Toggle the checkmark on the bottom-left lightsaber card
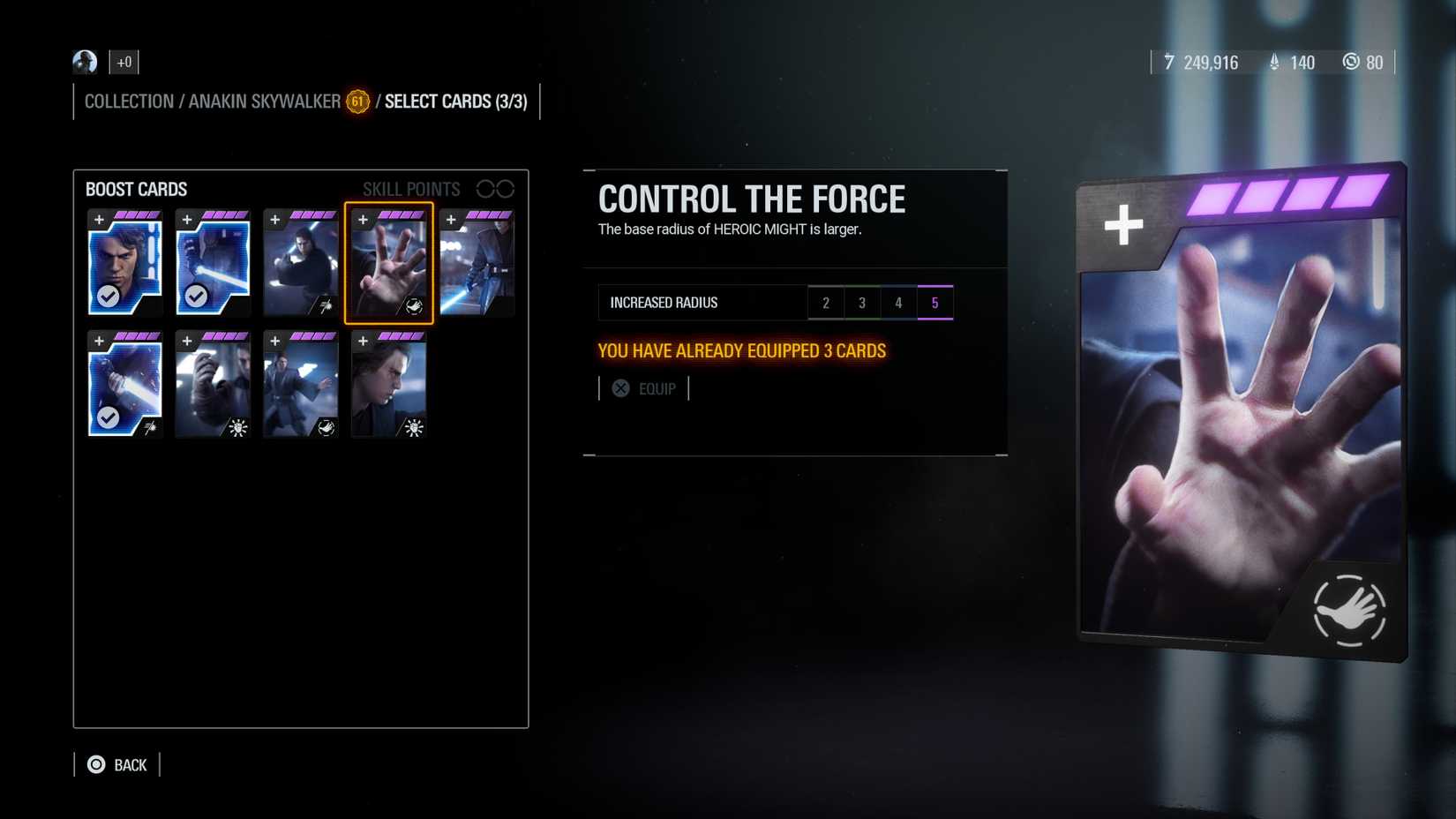The image size is (1456, 819). (109, 418)
